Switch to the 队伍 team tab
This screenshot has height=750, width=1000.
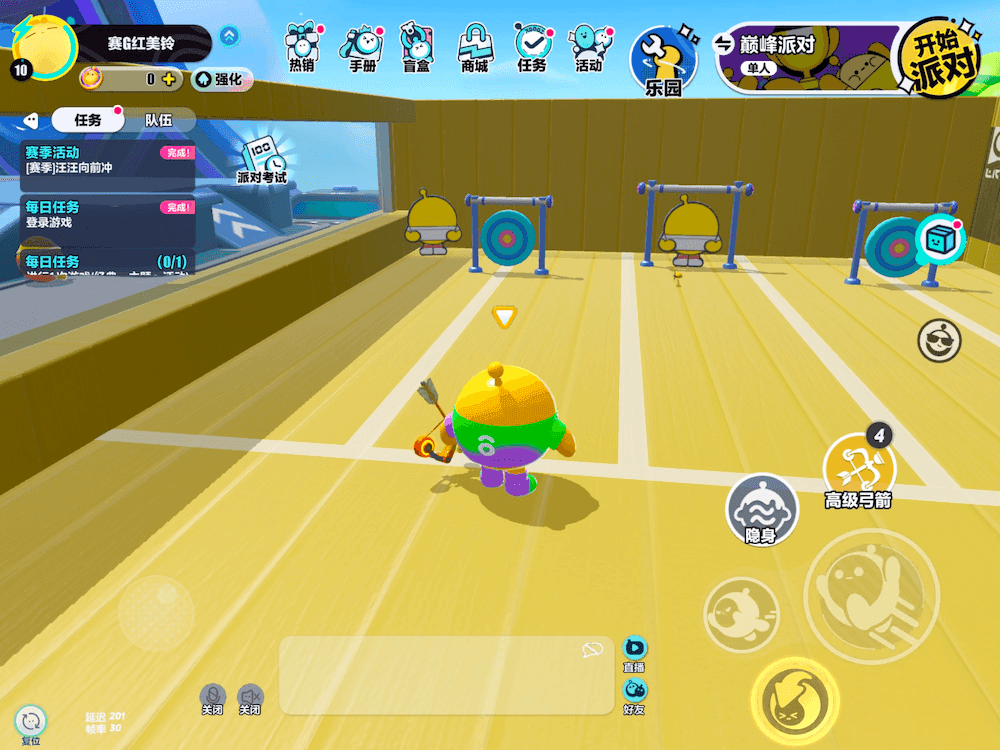[158, 120]
